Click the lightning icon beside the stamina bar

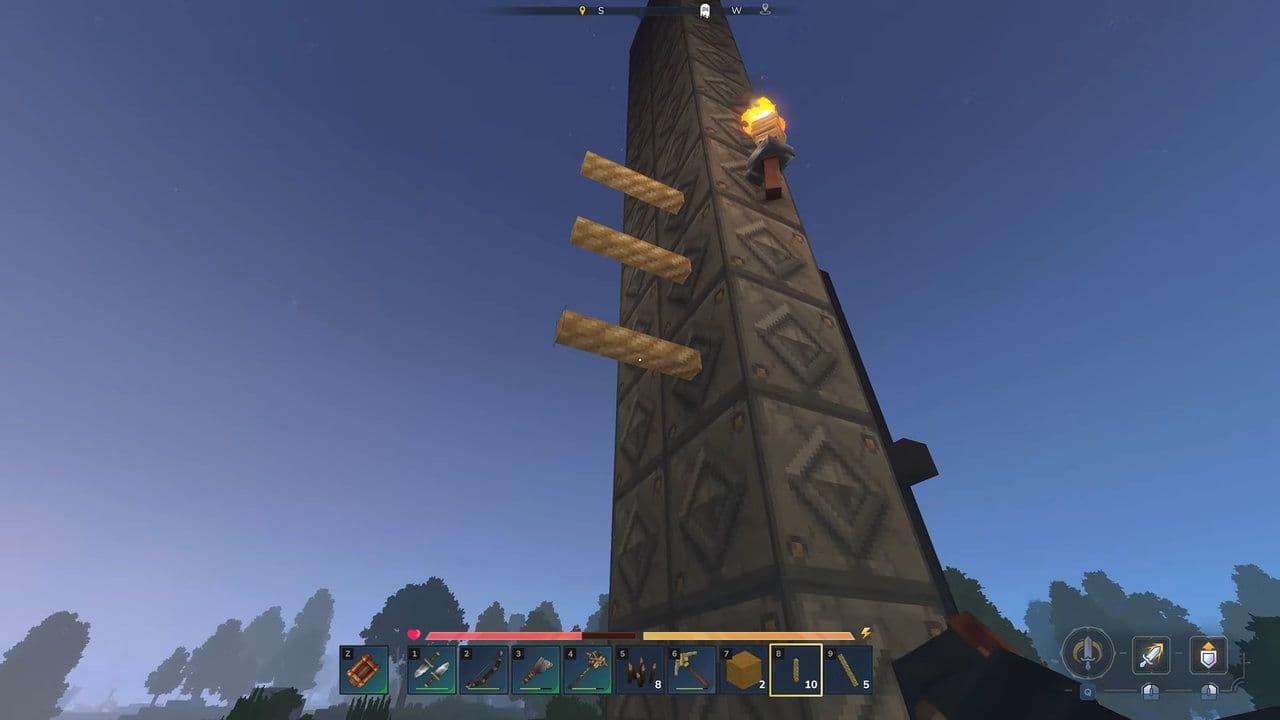point(866,630)
